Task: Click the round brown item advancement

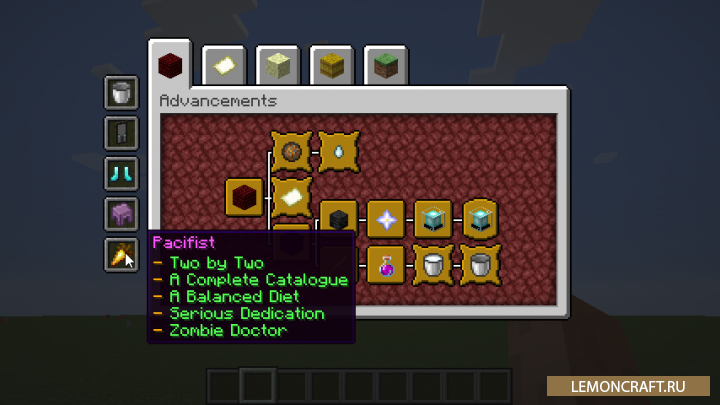Action: coord(292,152)
